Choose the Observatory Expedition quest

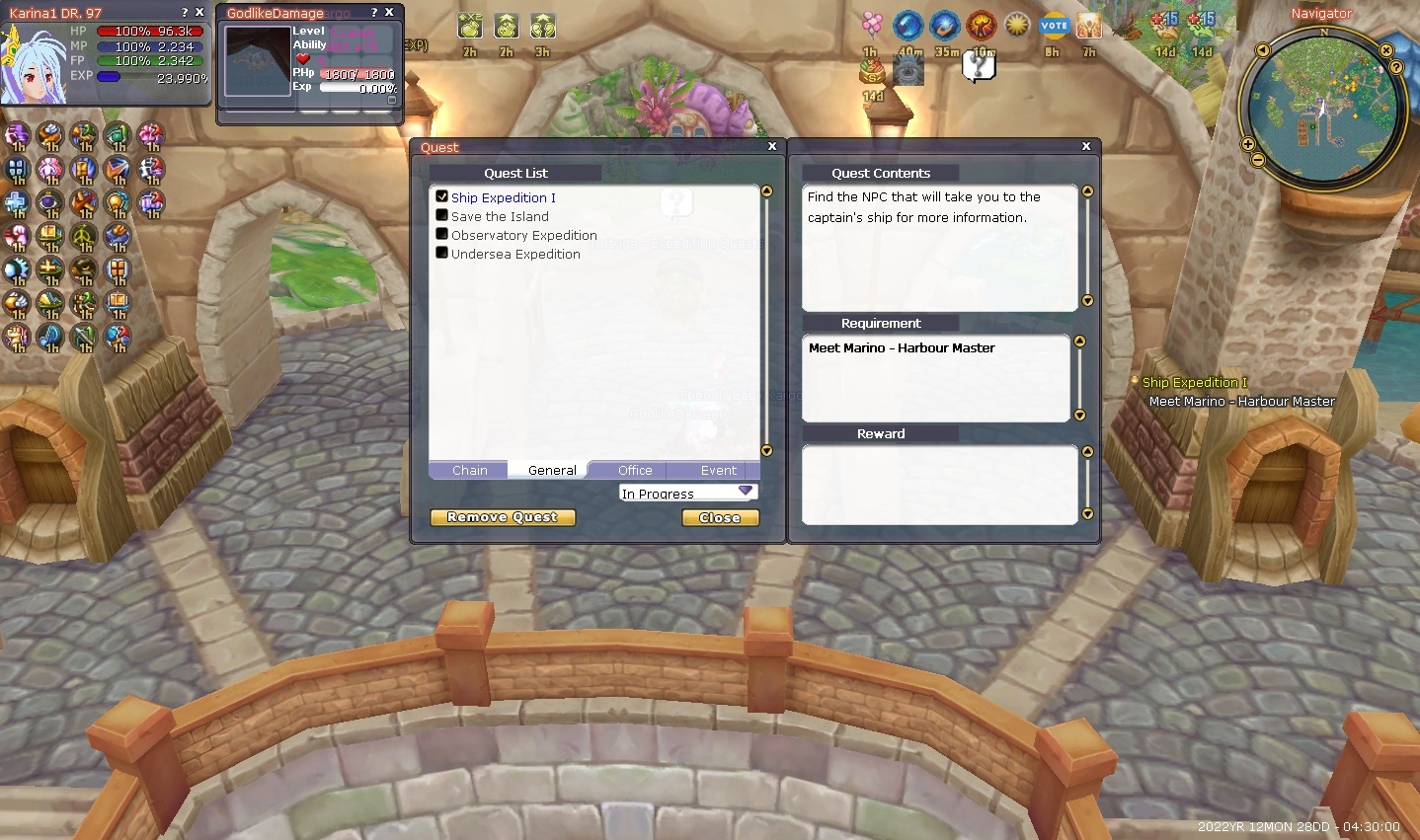pyautogui.click(x=523, y=235)
